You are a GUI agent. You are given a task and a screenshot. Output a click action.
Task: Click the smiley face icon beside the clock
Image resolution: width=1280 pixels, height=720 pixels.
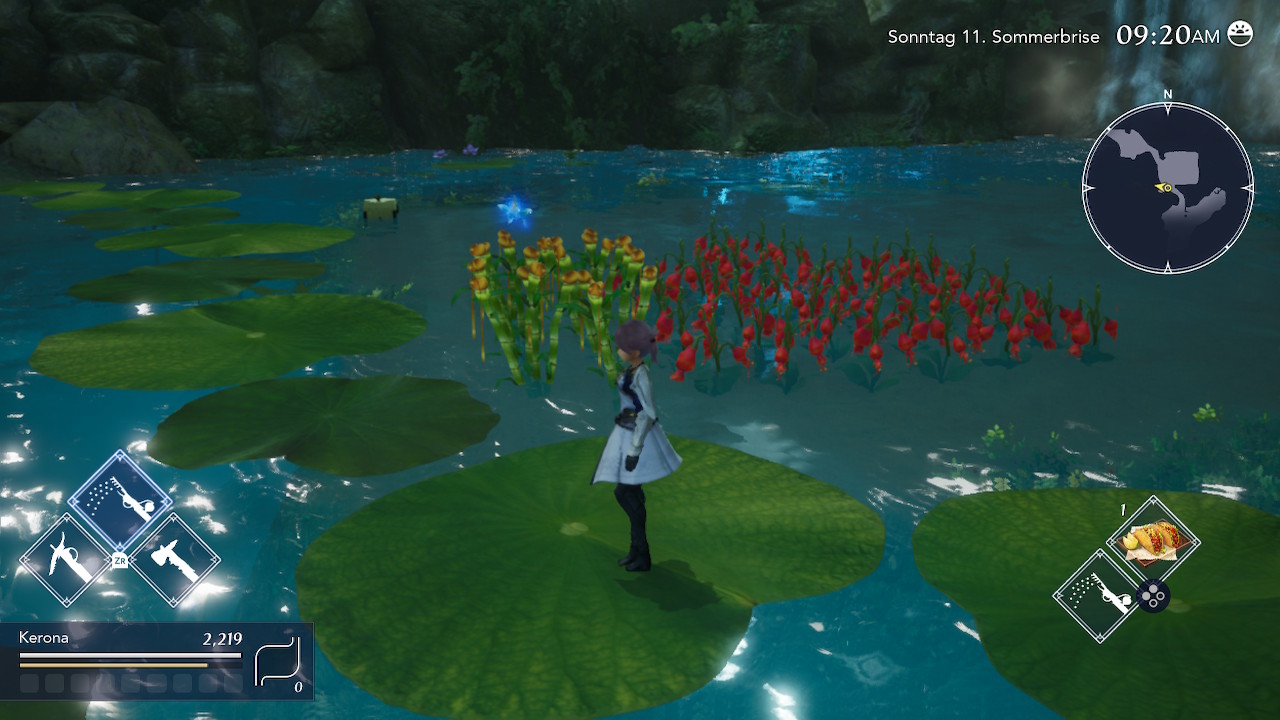pyautogui.click(x=1240, y=34)
